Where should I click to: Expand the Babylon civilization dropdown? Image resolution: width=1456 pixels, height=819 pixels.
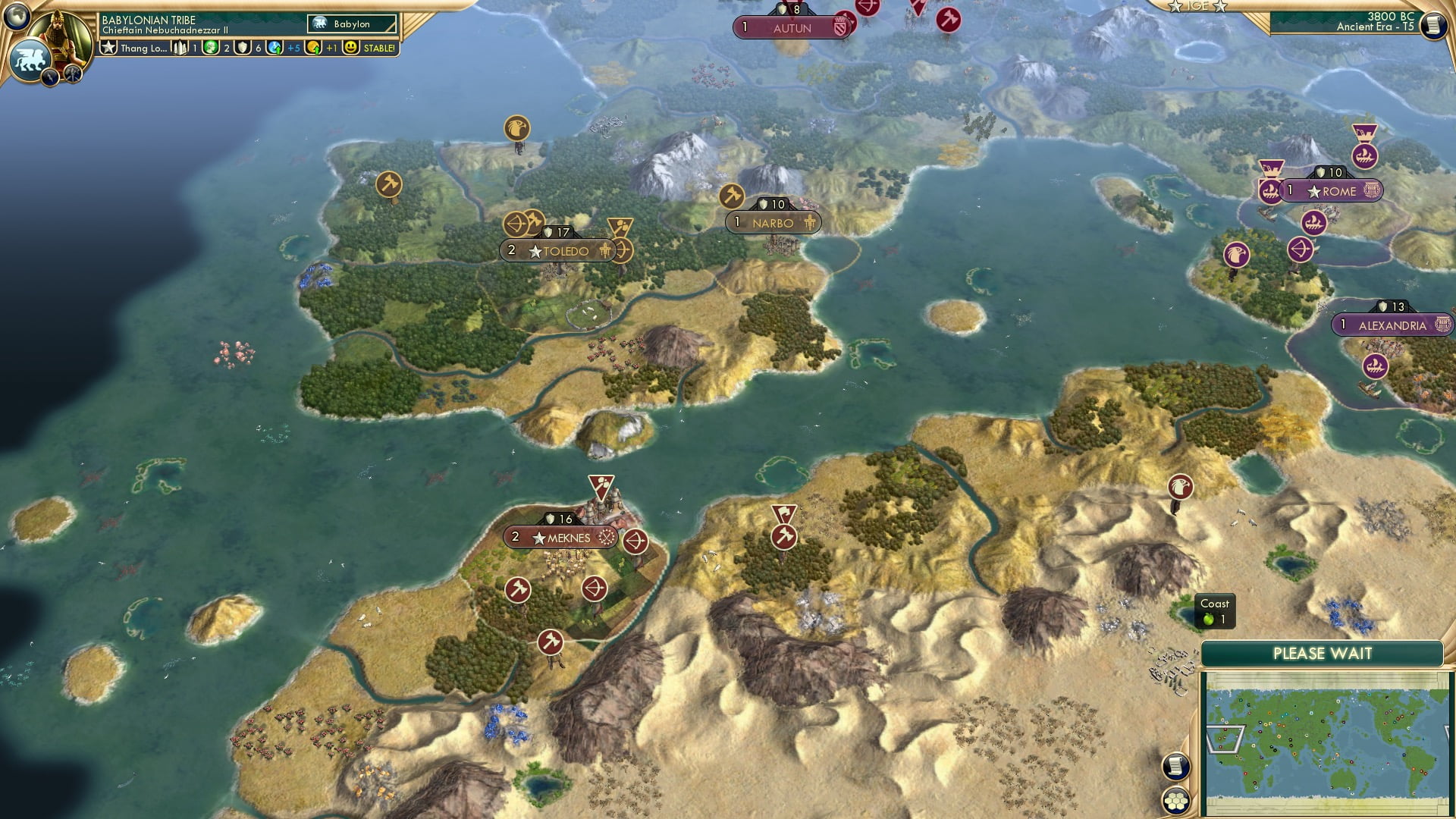click(350, 24)
